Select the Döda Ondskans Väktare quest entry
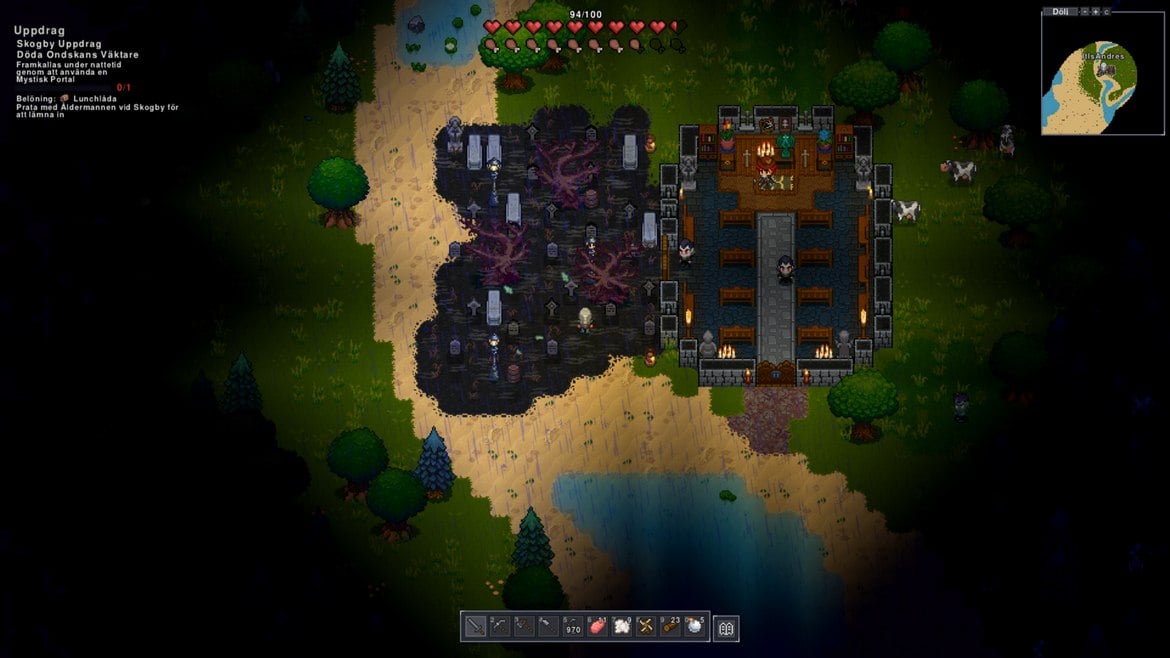Image resolution: width=1170 pixels, height=658 pixels. 77,55
